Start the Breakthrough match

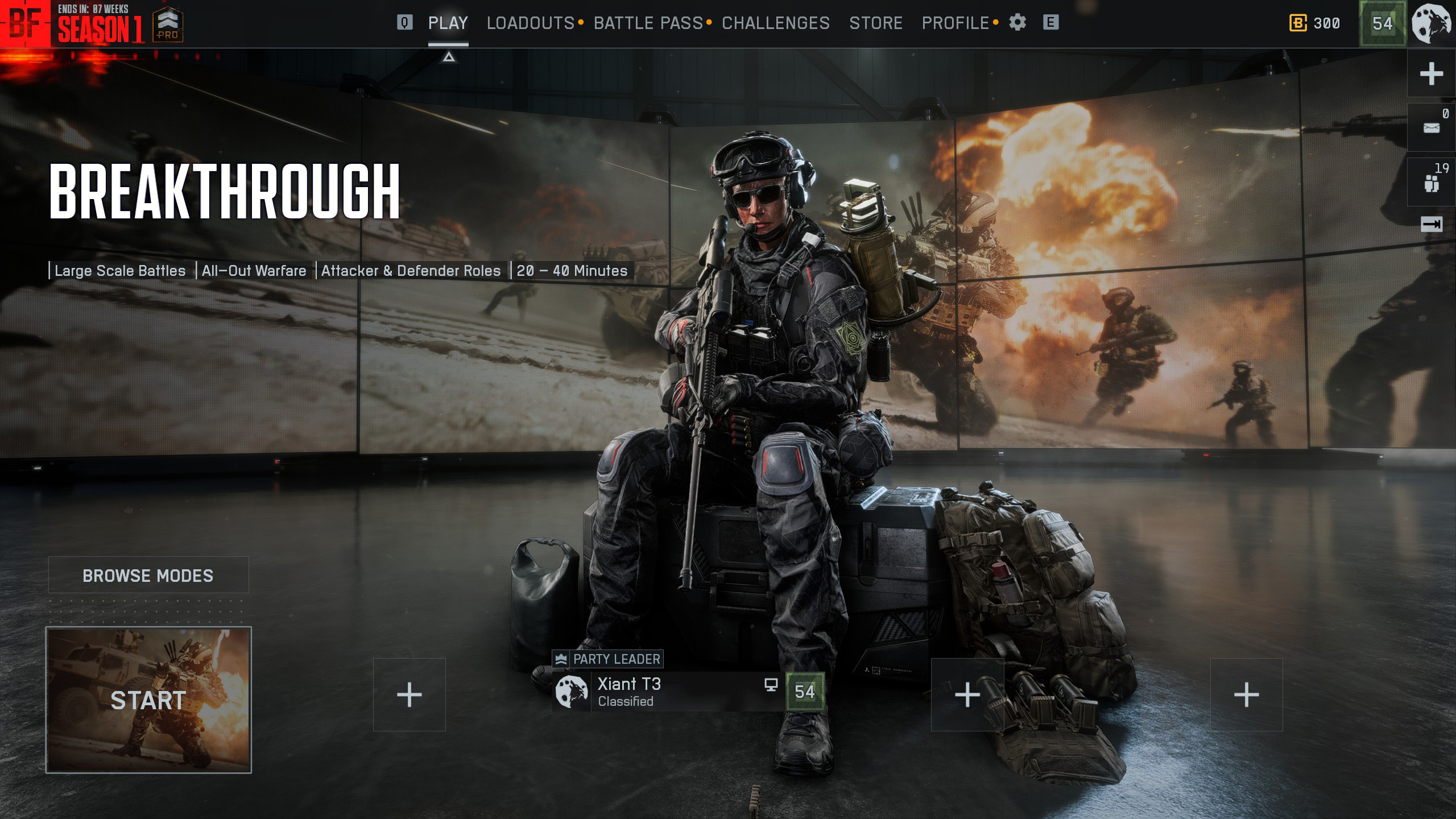point(148,700)
